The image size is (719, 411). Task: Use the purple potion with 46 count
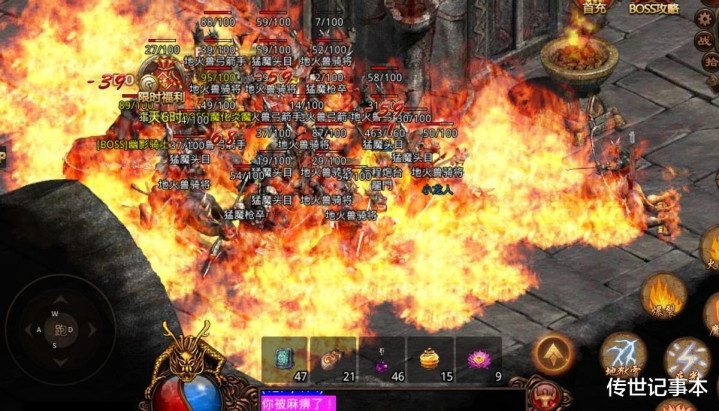[381, 358]
